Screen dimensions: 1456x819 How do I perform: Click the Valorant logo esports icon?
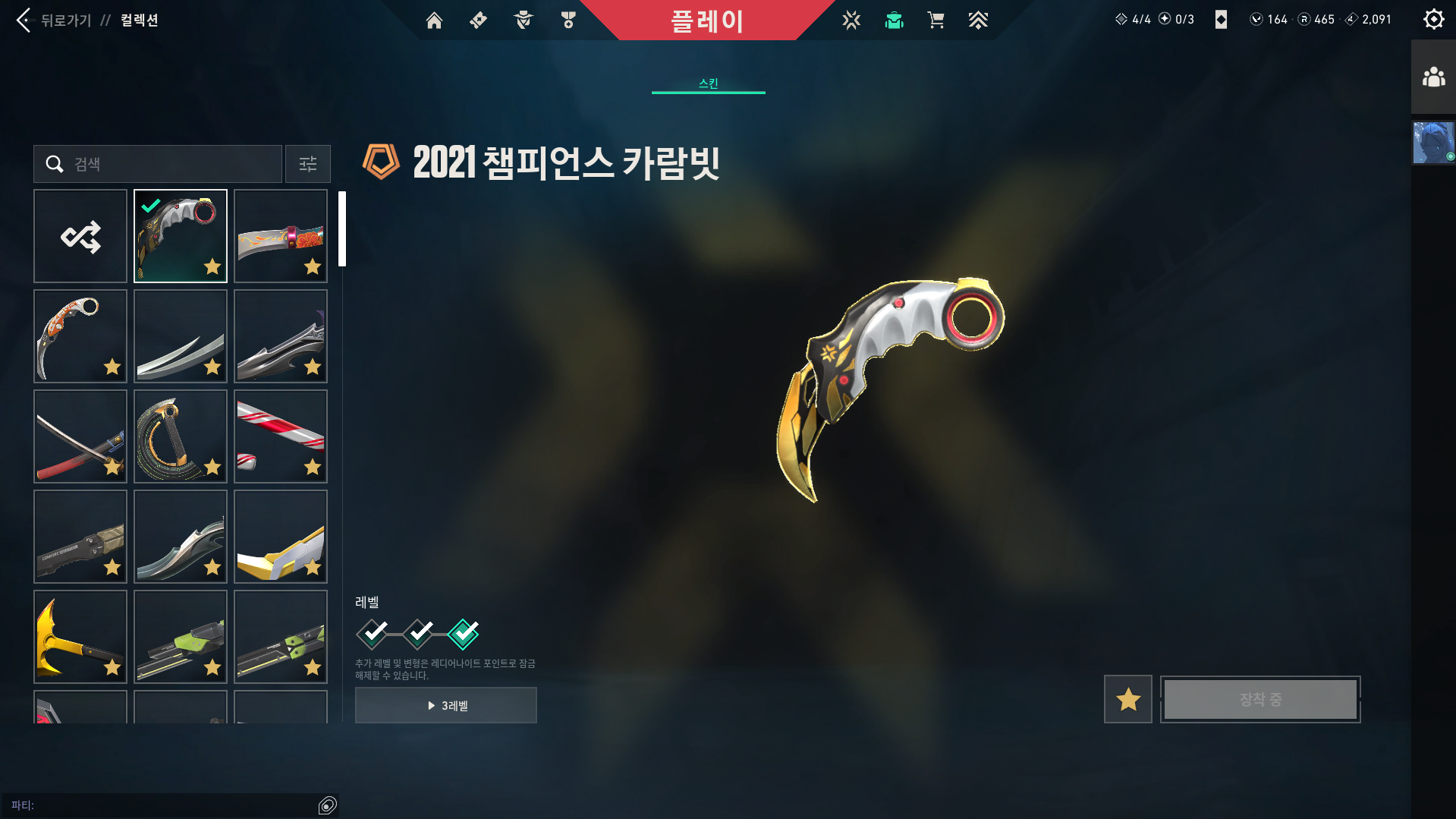tap(851, 20)
